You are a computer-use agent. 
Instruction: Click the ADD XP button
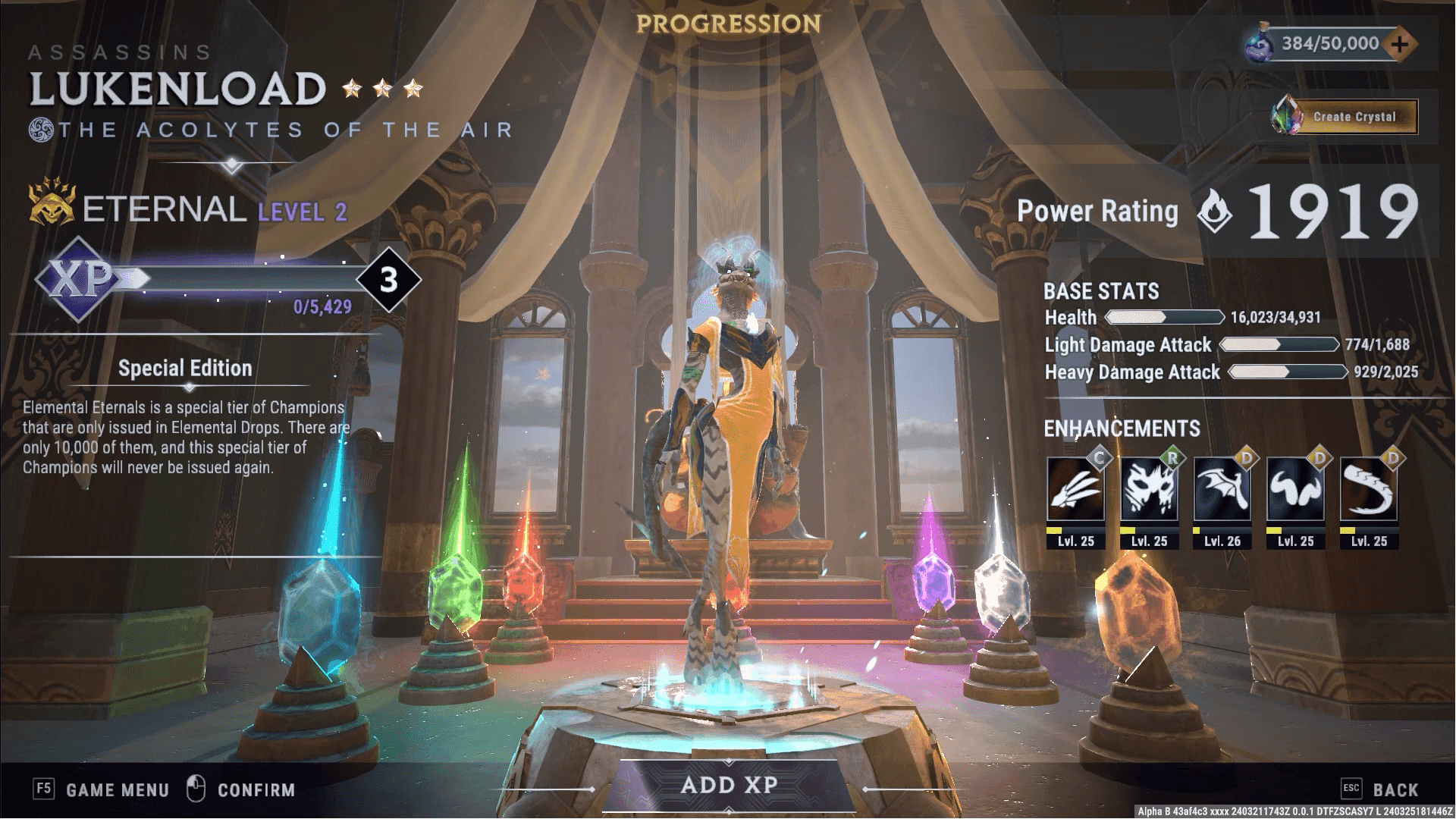tap(729, 786)
